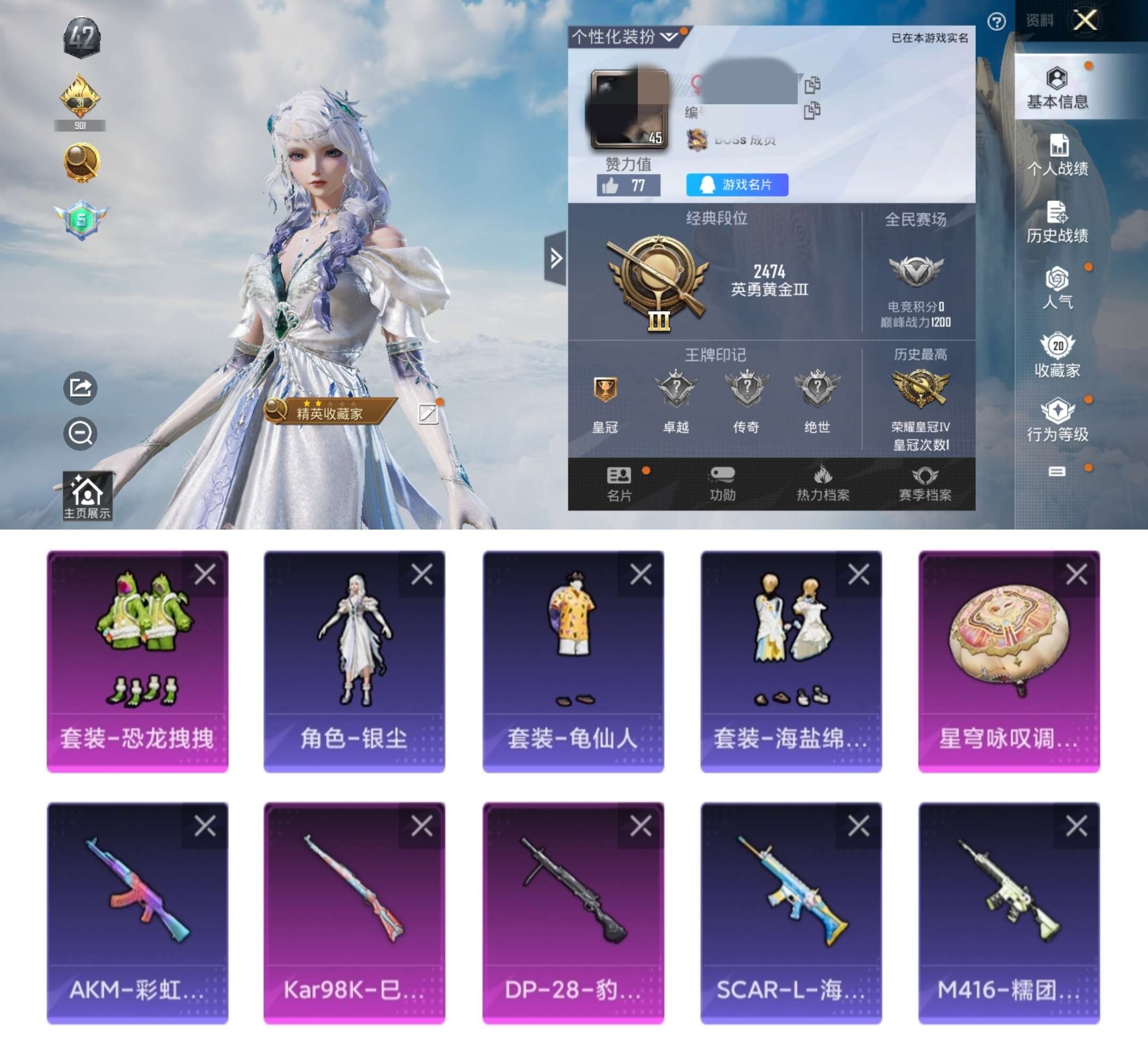Image resolution: width=1148 pixels, height=1040 pixels.
Task: Switch to the 名片 bottom tab
Action: 619,484
